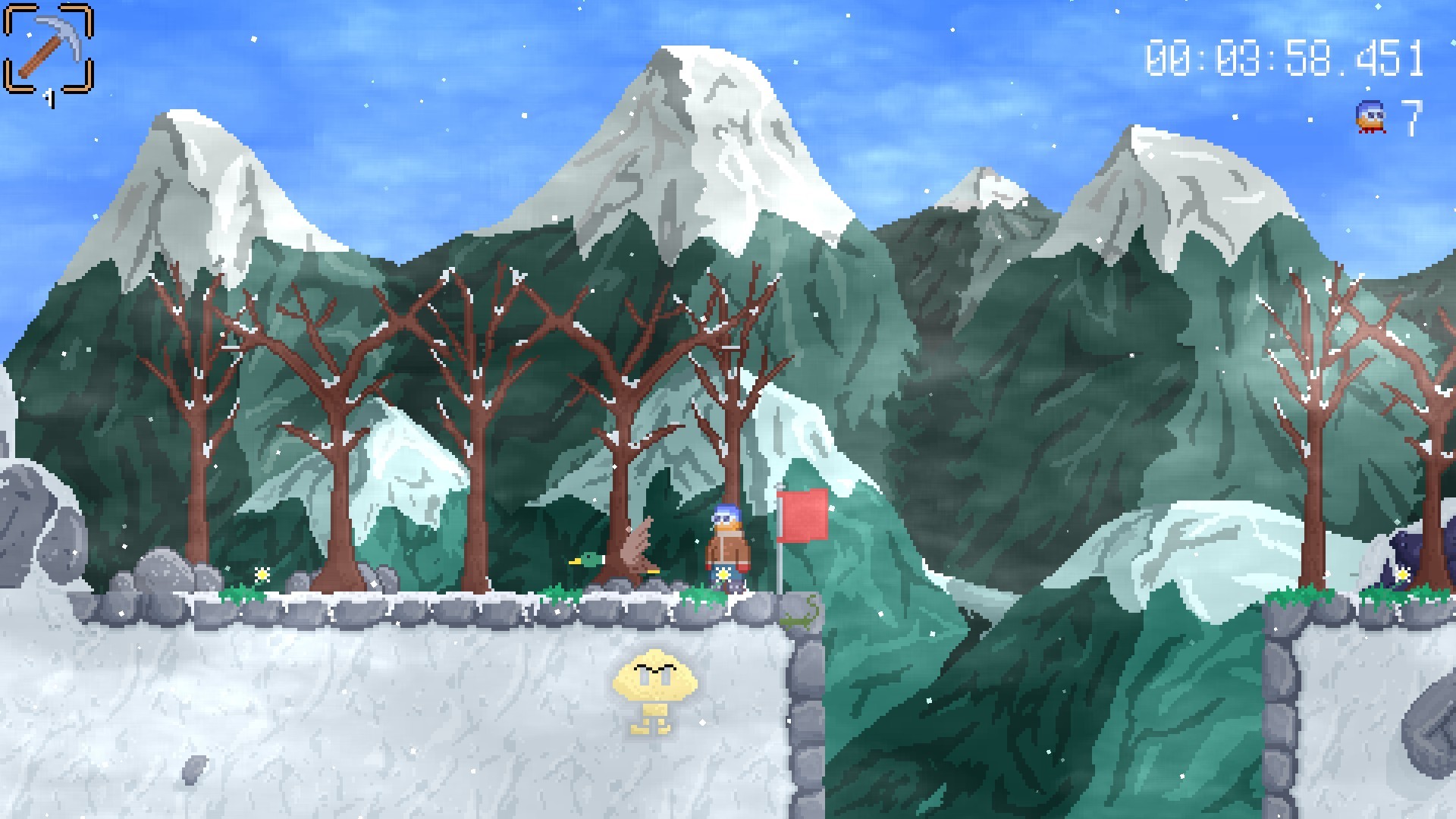1456x819 pixels.
Task: Select the pickaxe item slot
Action: [x=49, y=49]
